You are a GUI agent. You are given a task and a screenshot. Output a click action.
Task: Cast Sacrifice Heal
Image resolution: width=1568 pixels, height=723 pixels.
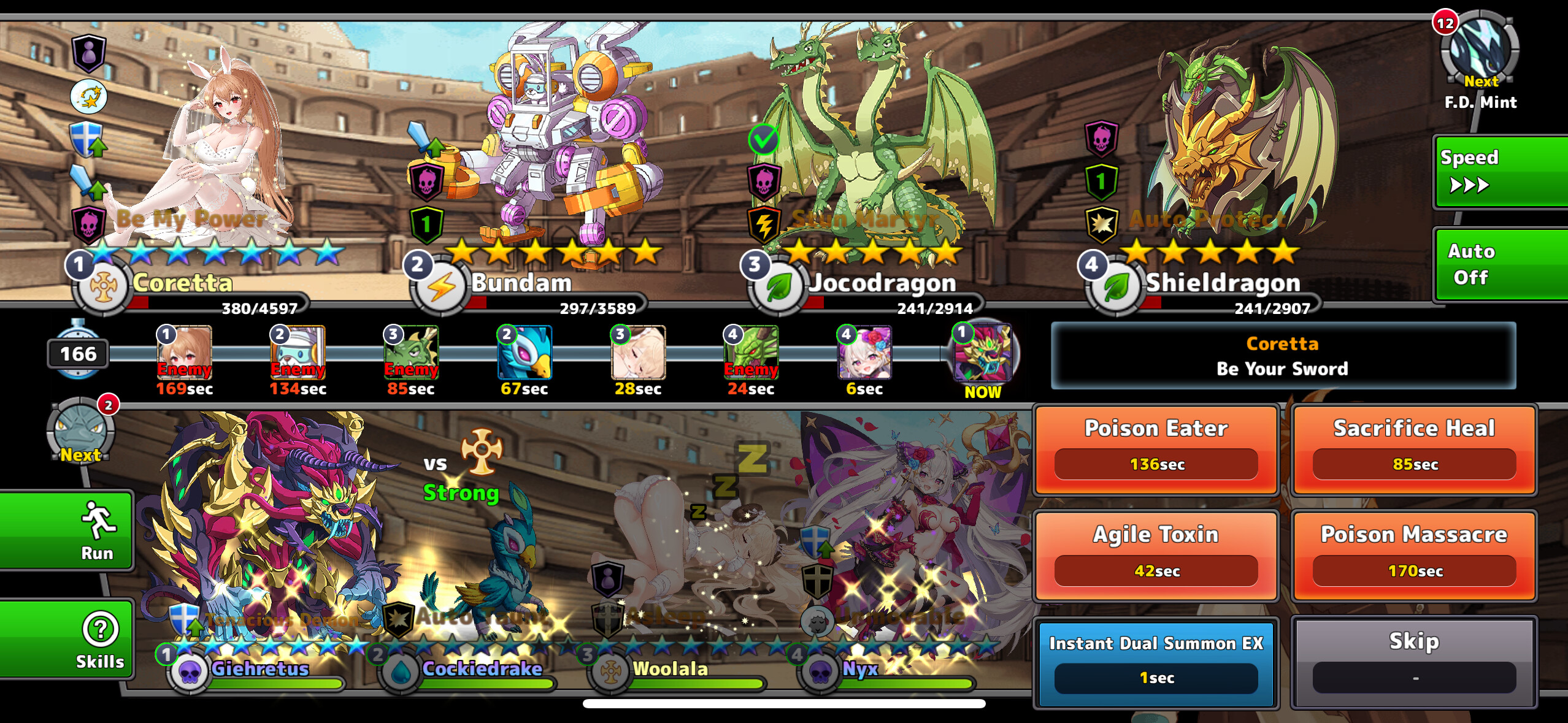(x=1413, y=449)
